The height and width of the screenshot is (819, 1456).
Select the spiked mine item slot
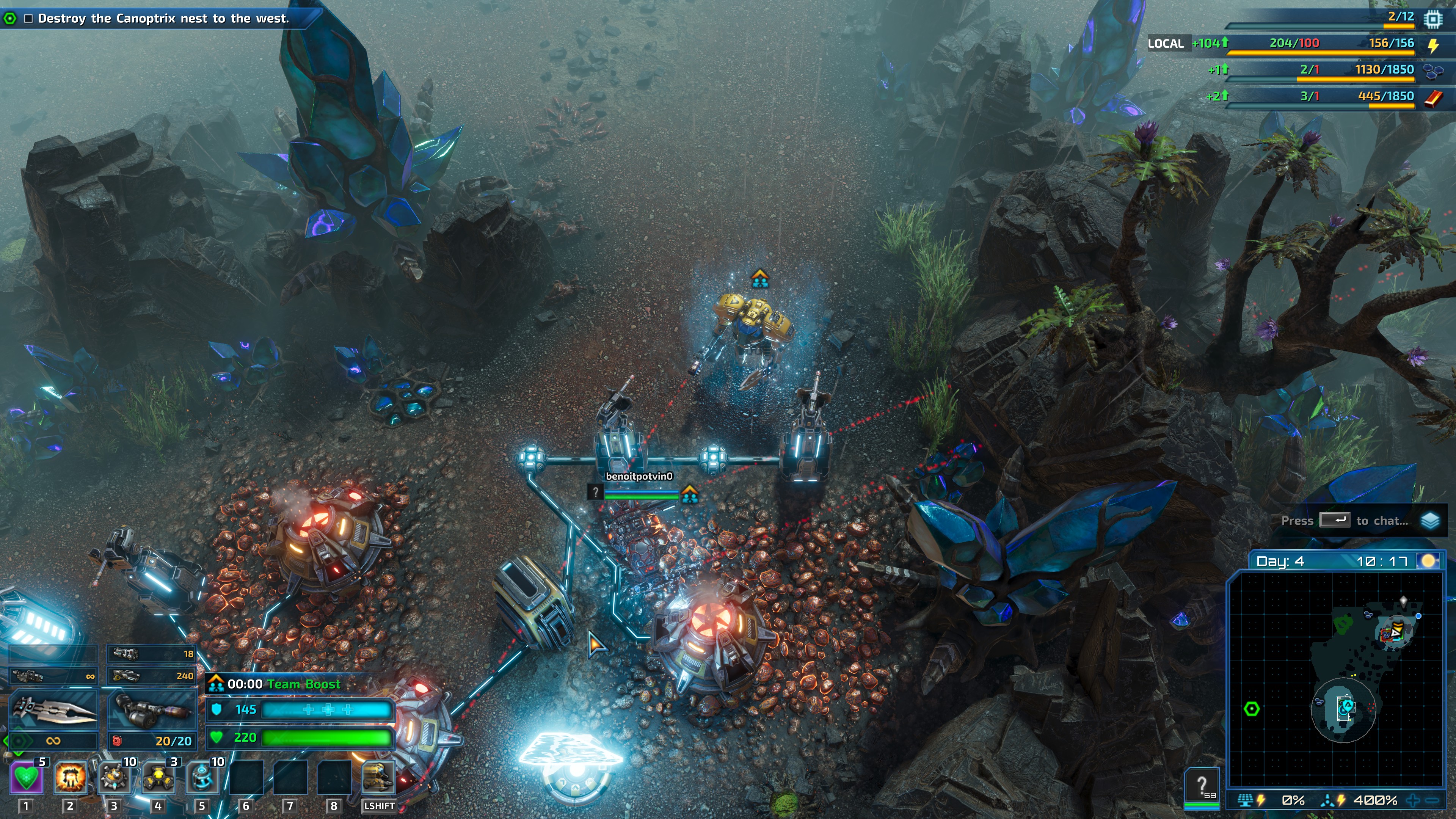tap(114, 778)
